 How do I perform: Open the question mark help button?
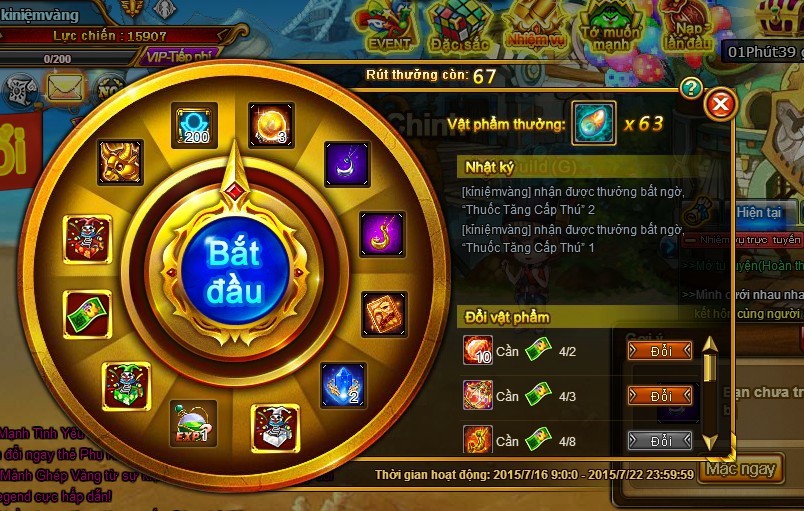[691, 88]
